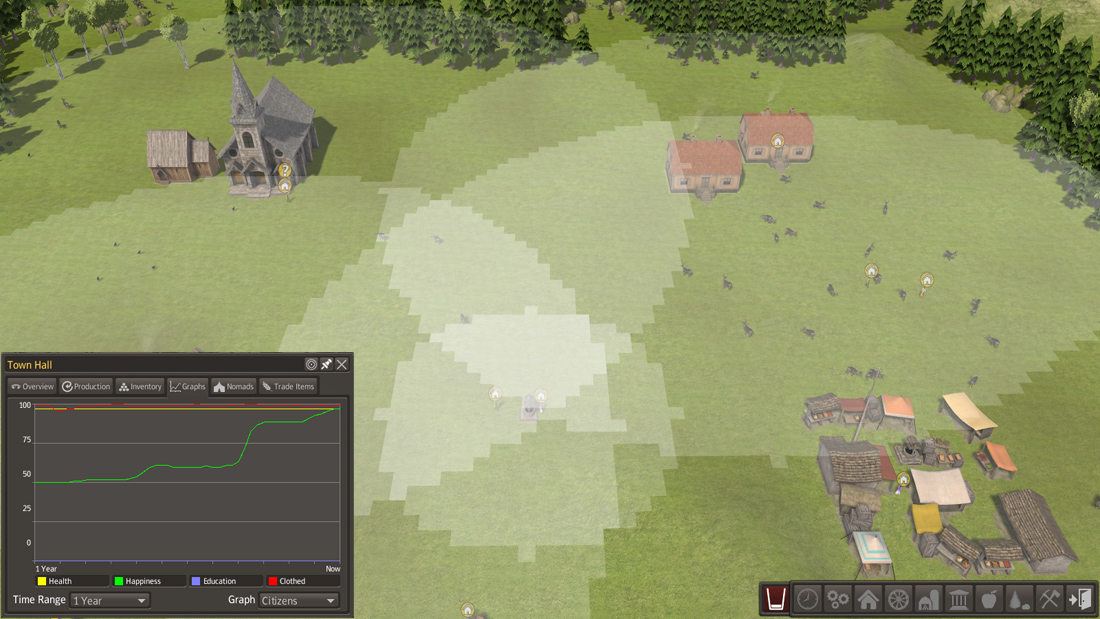Switch to the Overview tab
1100x619 pixels.
click(32, 386)
